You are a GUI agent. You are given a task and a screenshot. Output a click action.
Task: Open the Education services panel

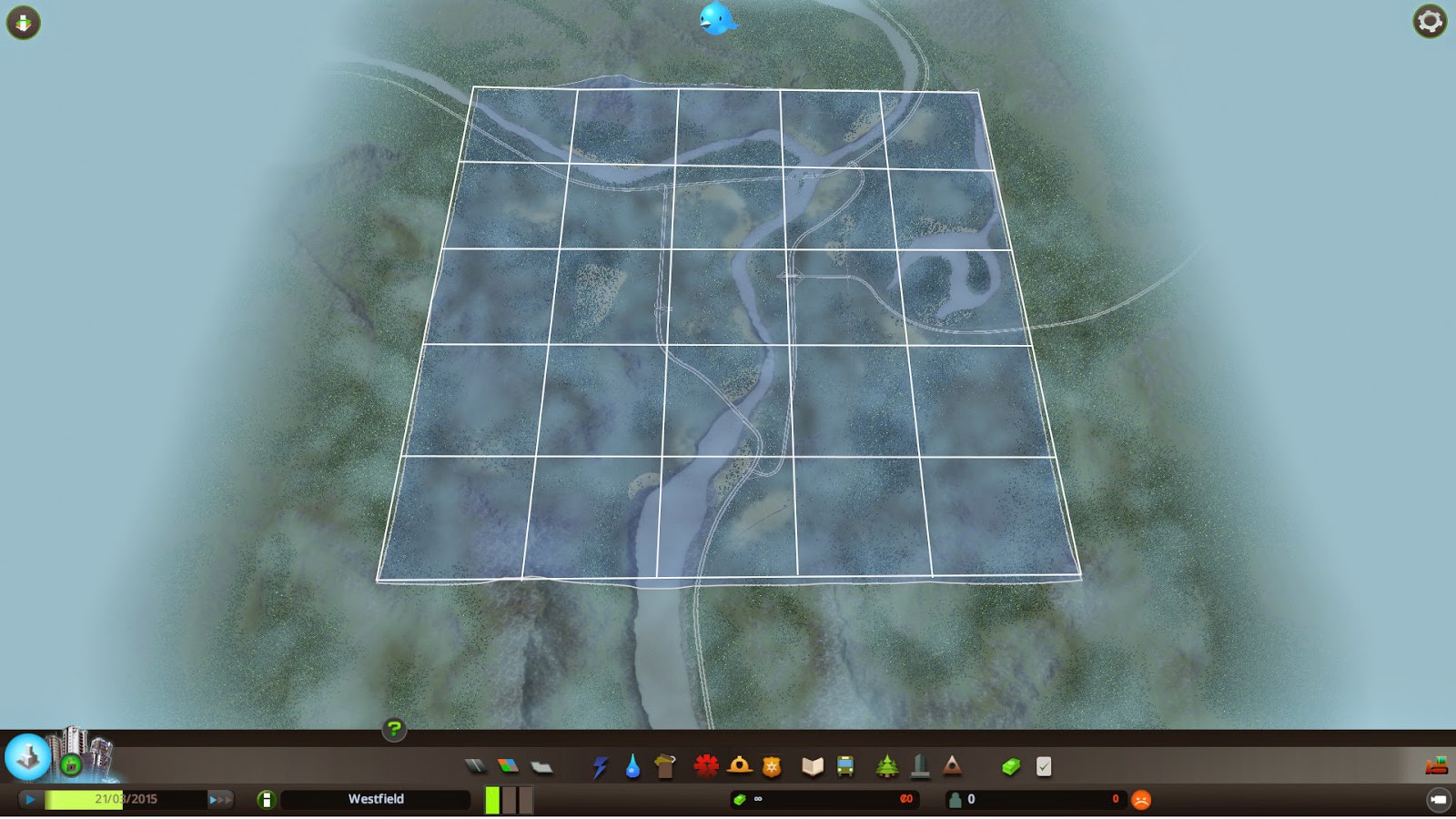[x=813, y=766]
